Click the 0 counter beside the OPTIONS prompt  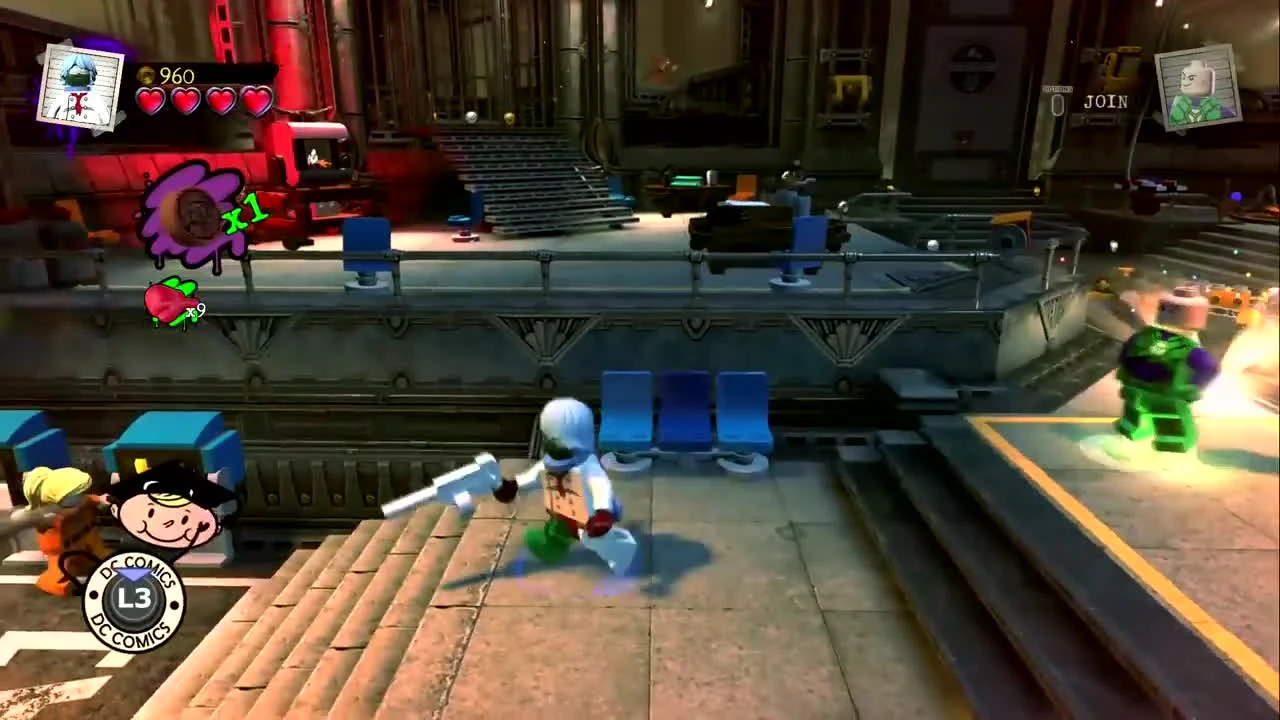click(x=1057, y=105)
